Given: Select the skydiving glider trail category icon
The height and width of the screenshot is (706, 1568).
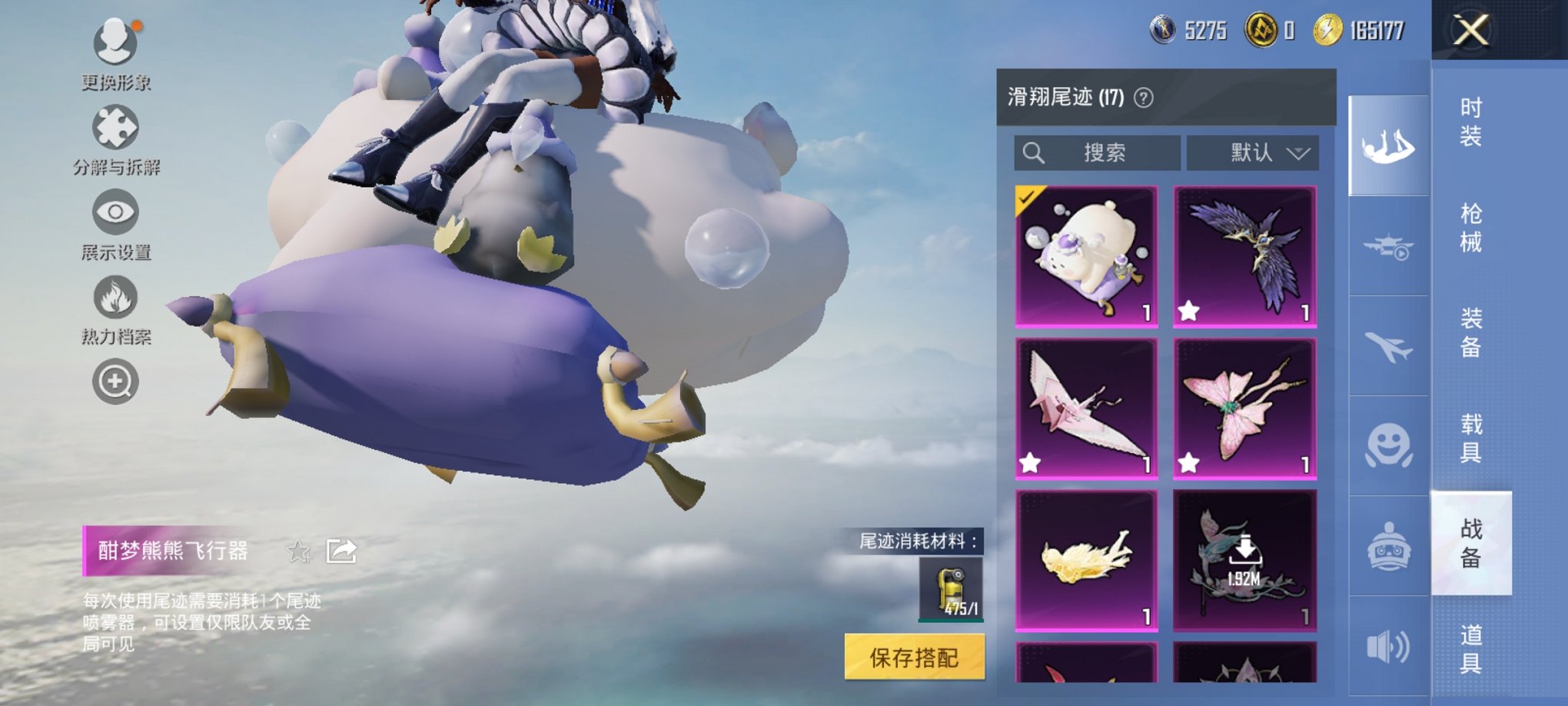Looking at the screenshot, I should click(1388, 146).
